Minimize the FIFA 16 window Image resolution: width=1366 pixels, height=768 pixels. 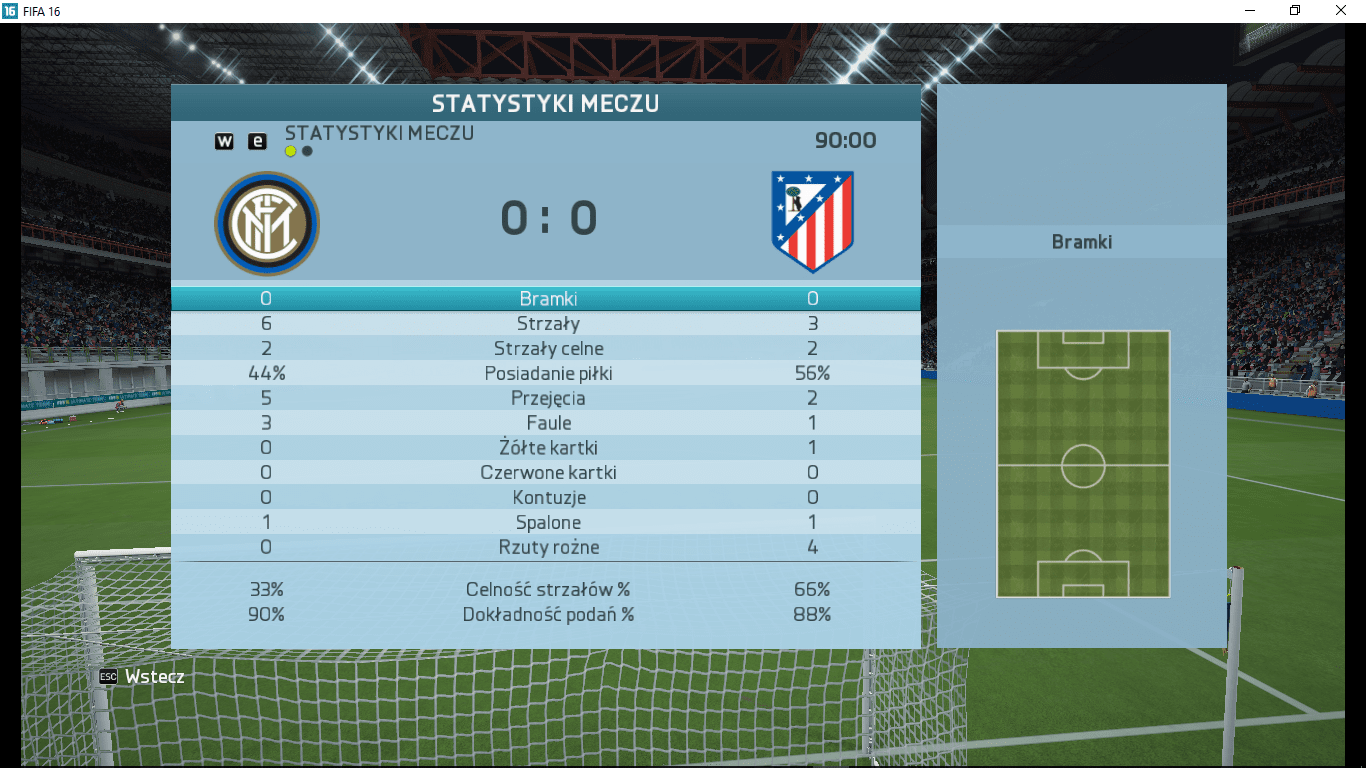[x=1250, y=10]
